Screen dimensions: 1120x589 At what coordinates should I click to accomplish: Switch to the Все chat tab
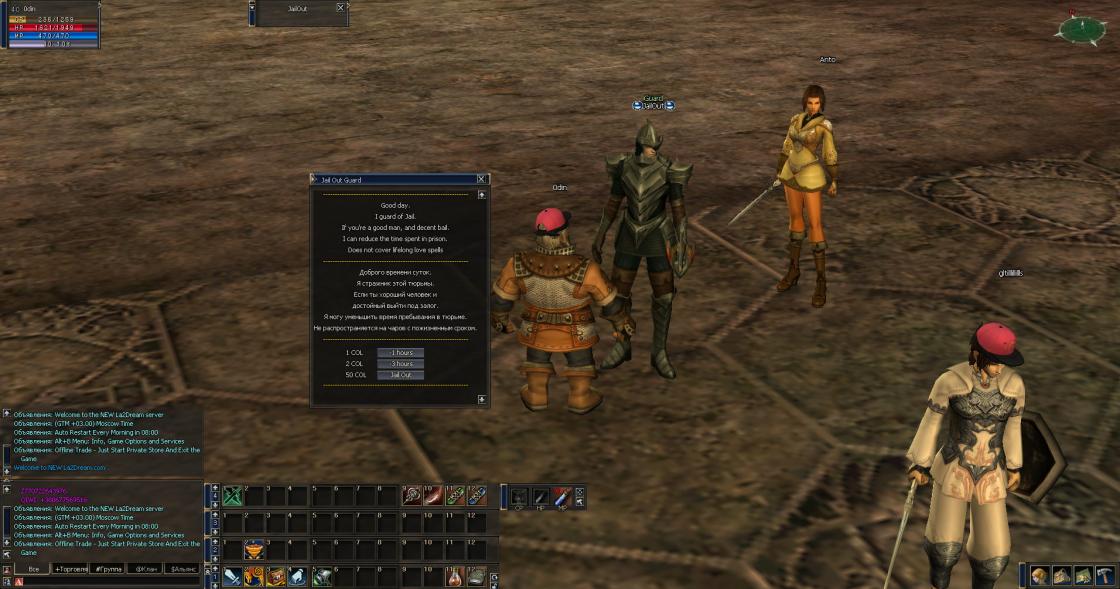click(33, 569)
